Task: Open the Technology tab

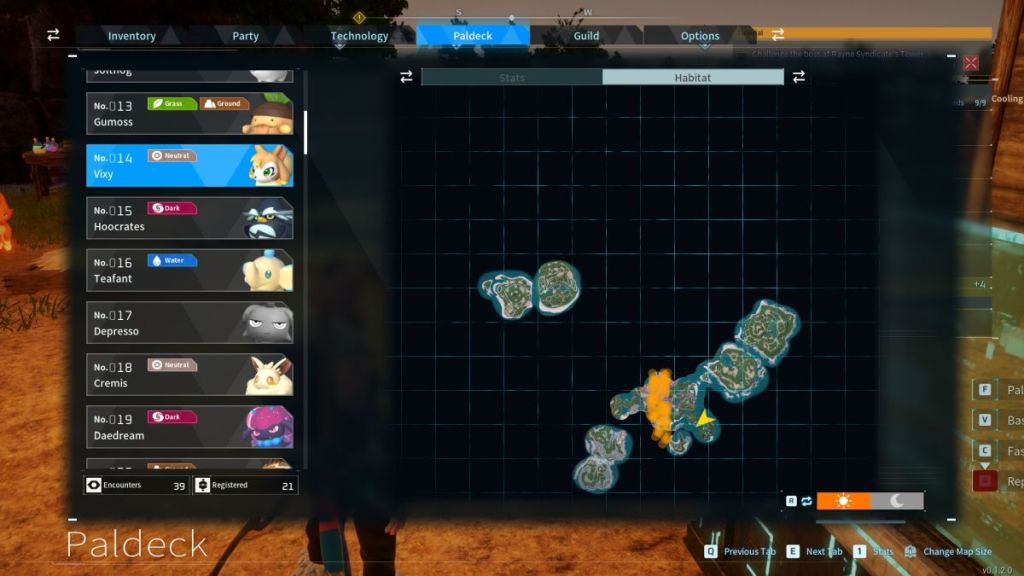Action: point(359,36)
